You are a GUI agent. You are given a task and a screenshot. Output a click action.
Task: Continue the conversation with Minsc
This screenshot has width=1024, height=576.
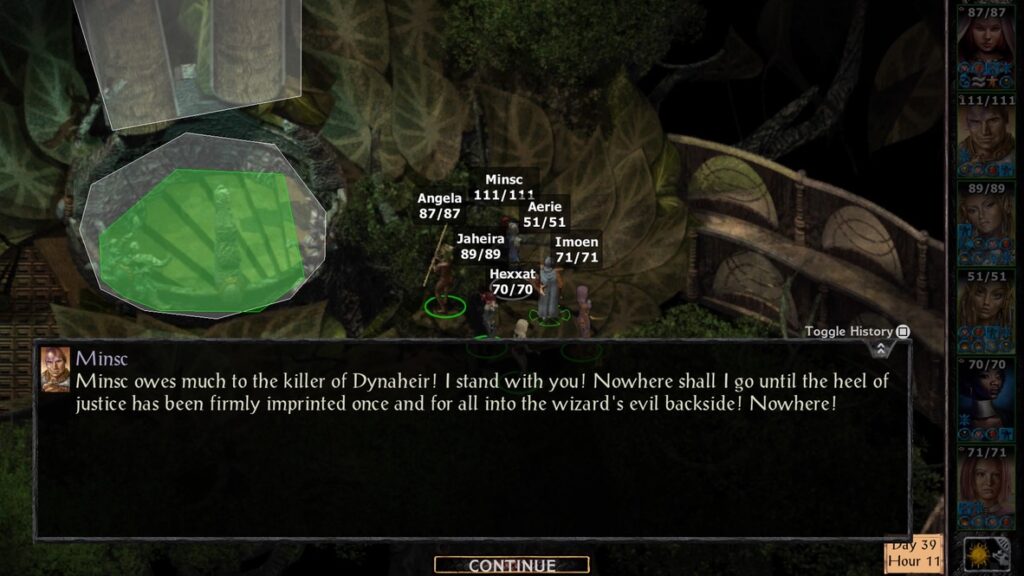pyautogui.click(x=511, y=566)
